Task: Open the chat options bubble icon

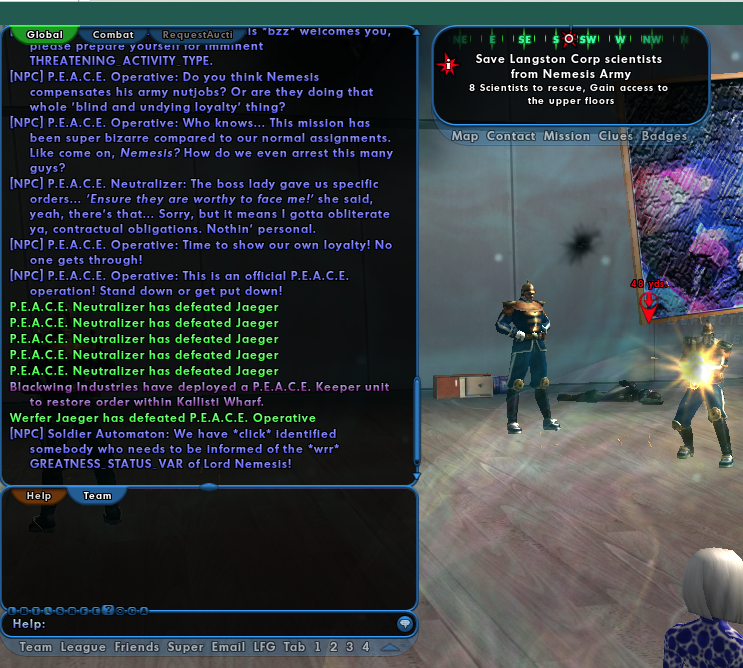Action: click(x=405, y=623)
